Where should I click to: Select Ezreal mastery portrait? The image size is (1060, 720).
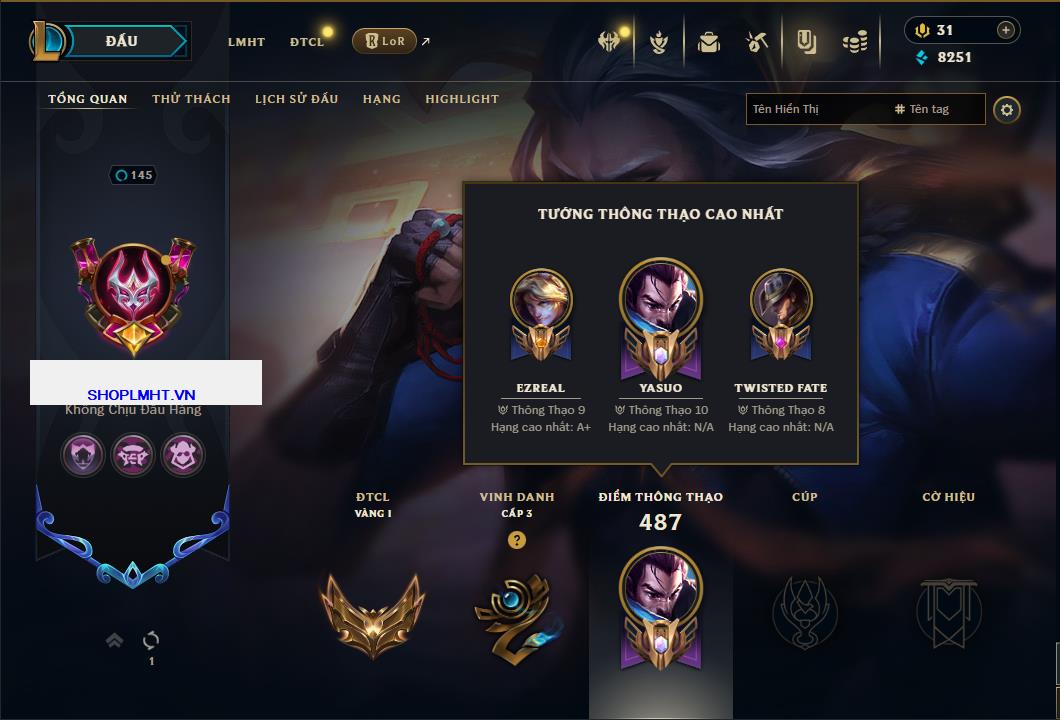point(541,300)
